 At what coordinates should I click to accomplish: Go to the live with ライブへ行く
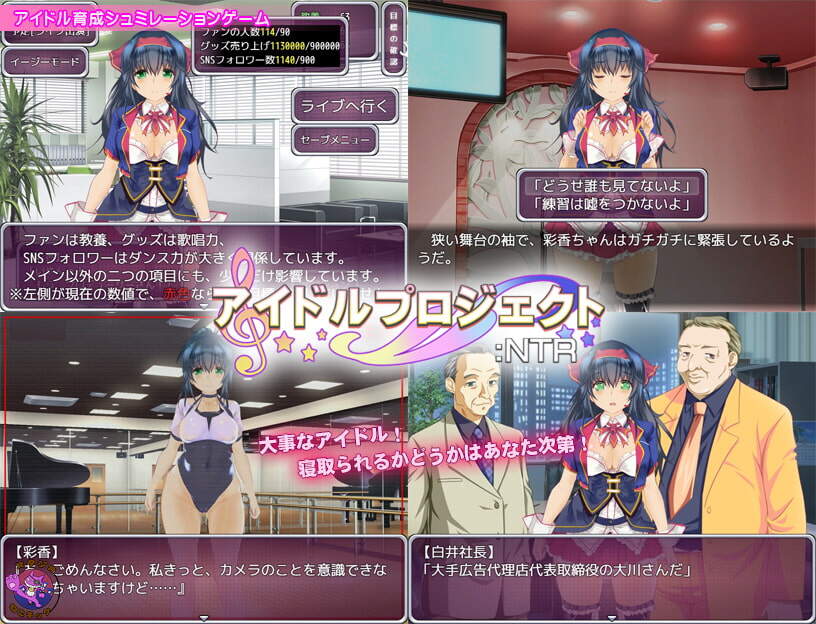(x=346, y=104)
